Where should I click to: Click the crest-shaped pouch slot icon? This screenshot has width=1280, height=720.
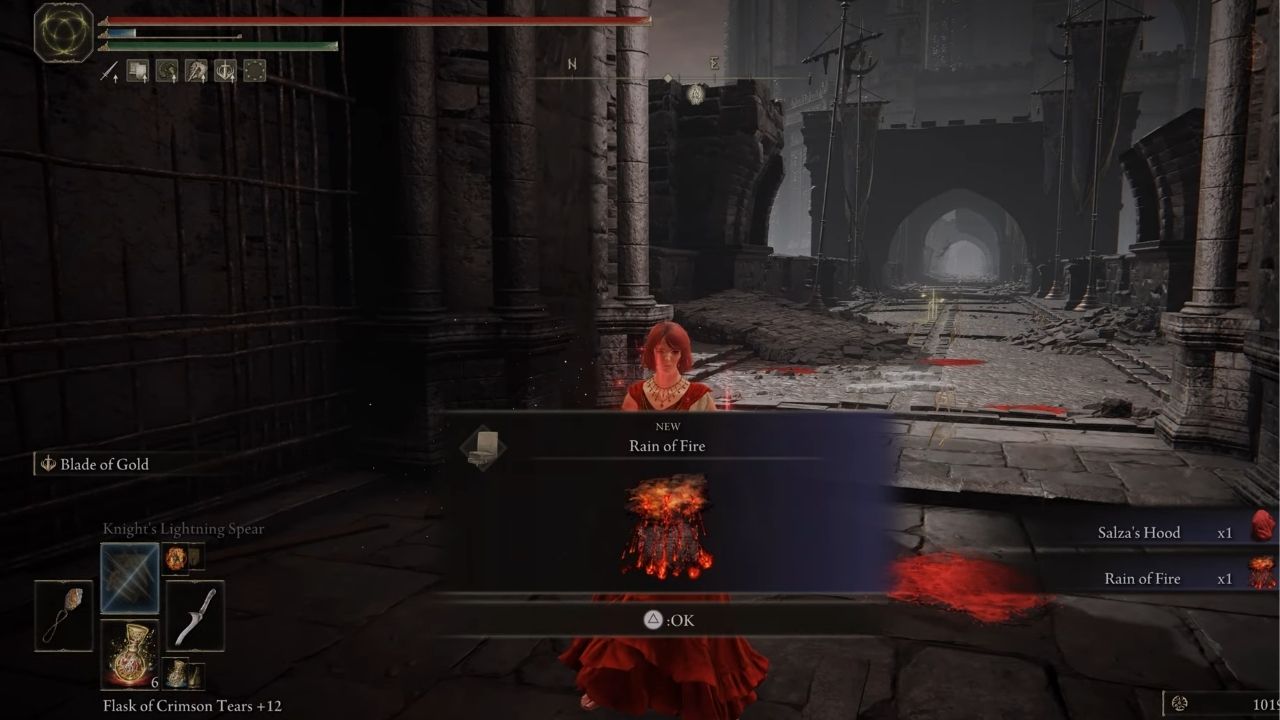[225, 71]
